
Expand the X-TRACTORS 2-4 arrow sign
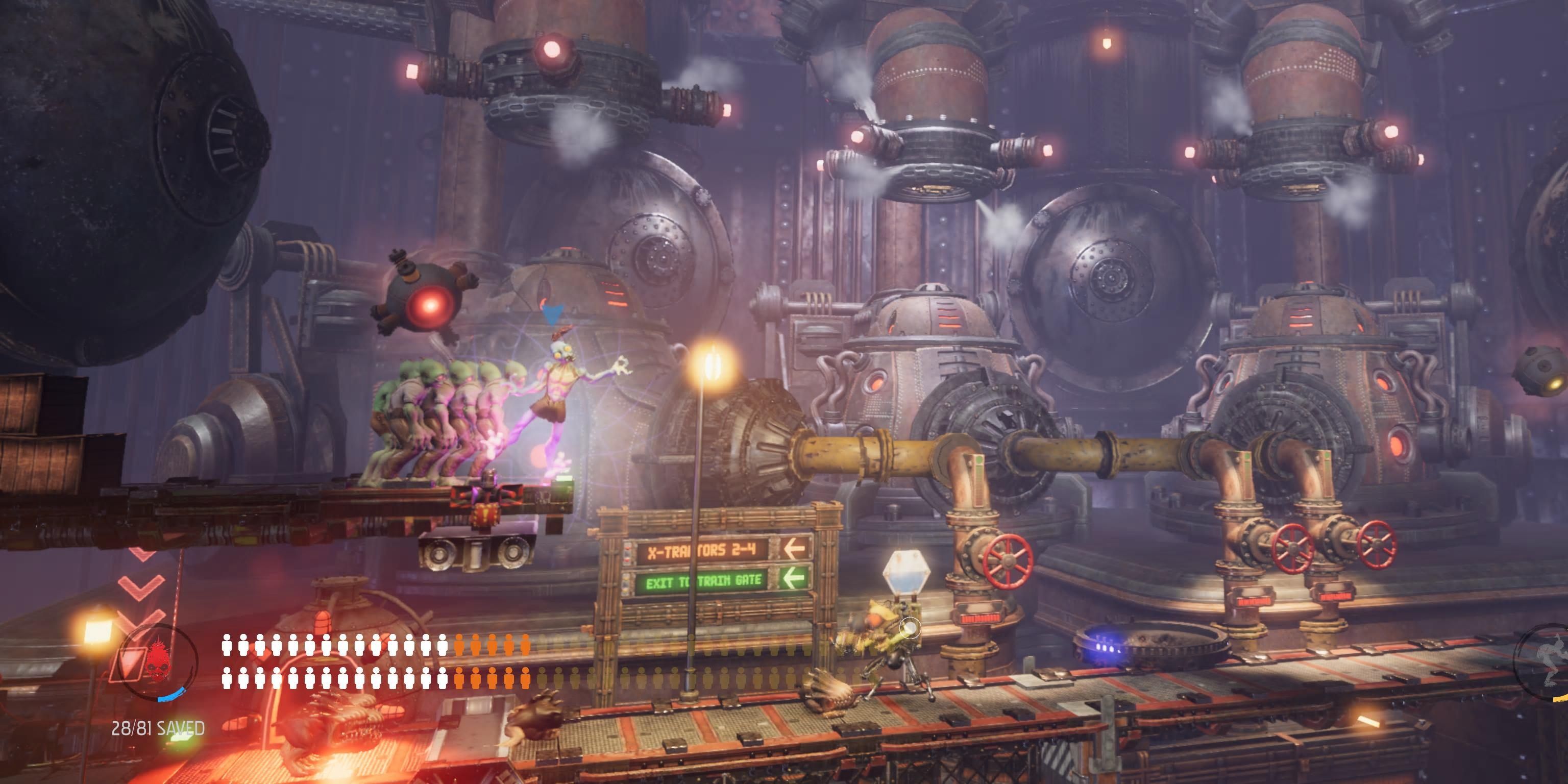tap(794, 550)
